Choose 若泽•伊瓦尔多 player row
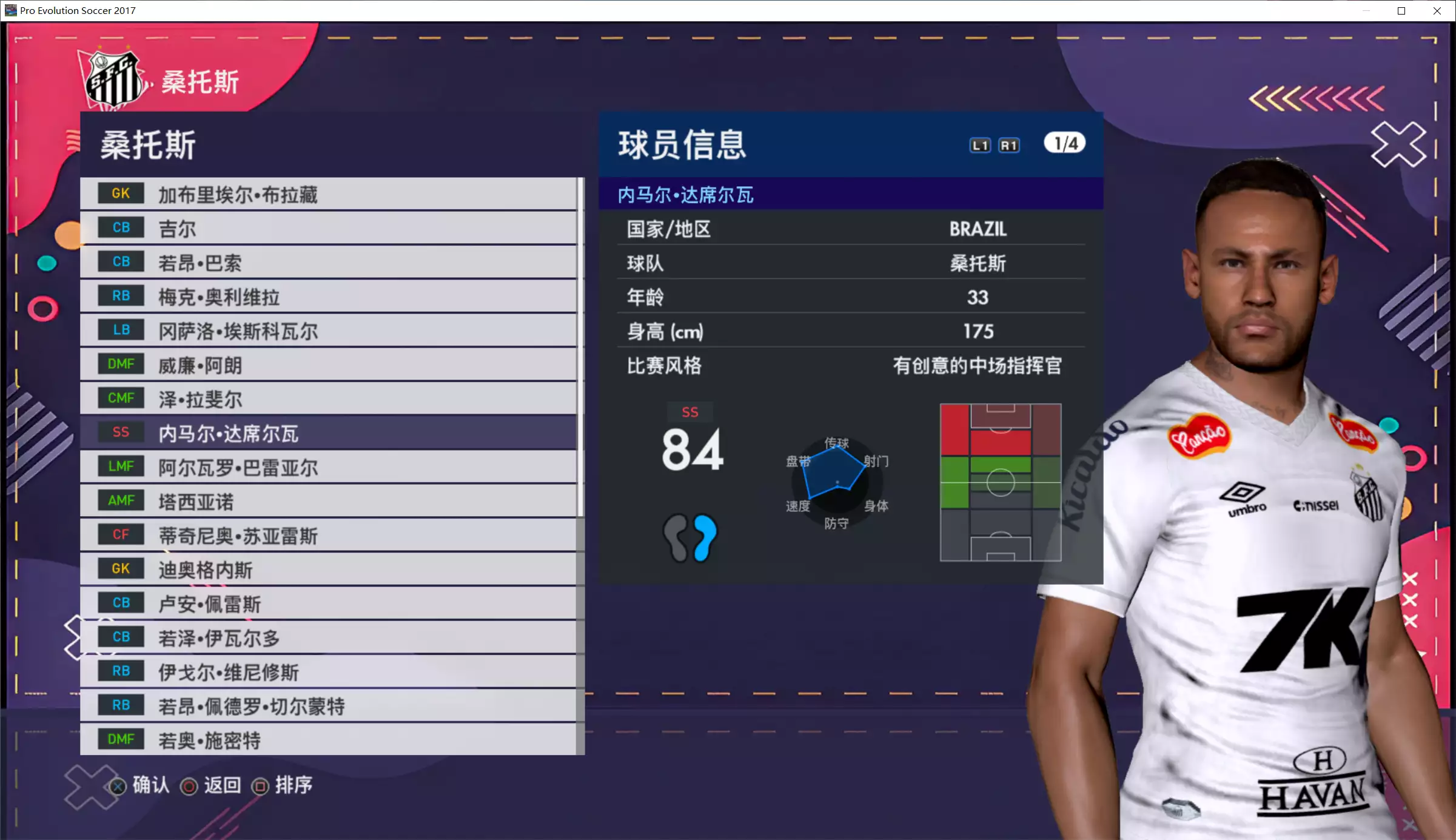 327,637
